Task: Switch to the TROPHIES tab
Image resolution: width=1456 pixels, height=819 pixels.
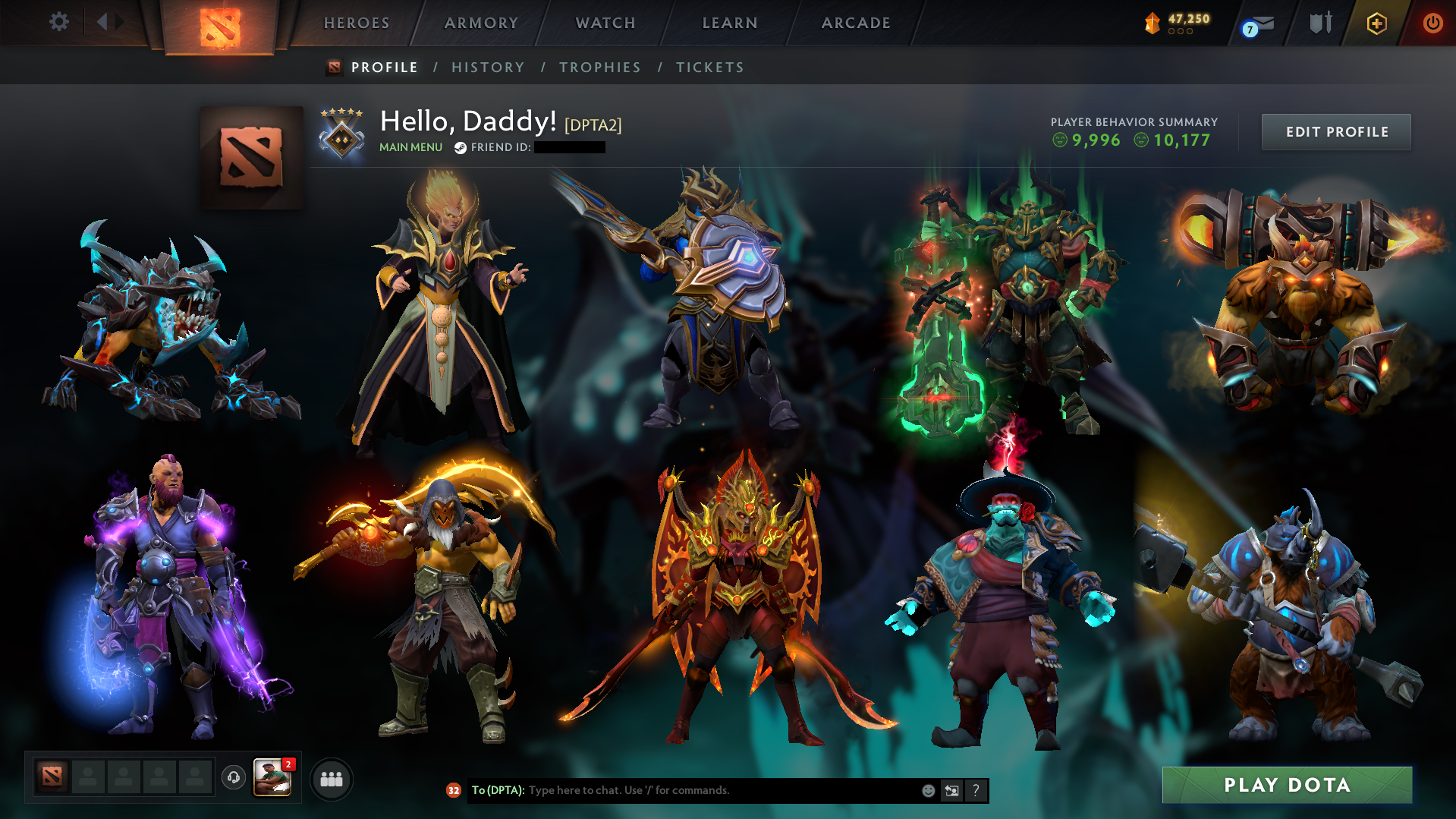Action: tap(599, 68)
